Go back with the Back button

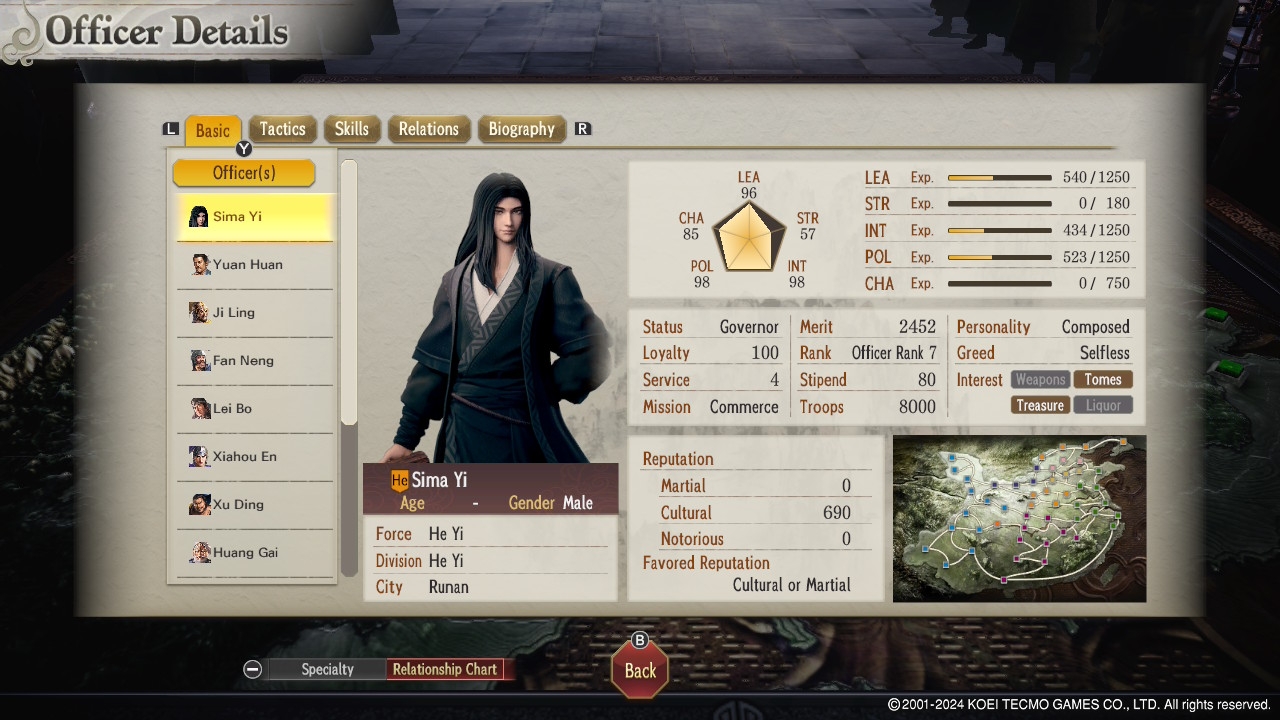click(x=640, y=670)
